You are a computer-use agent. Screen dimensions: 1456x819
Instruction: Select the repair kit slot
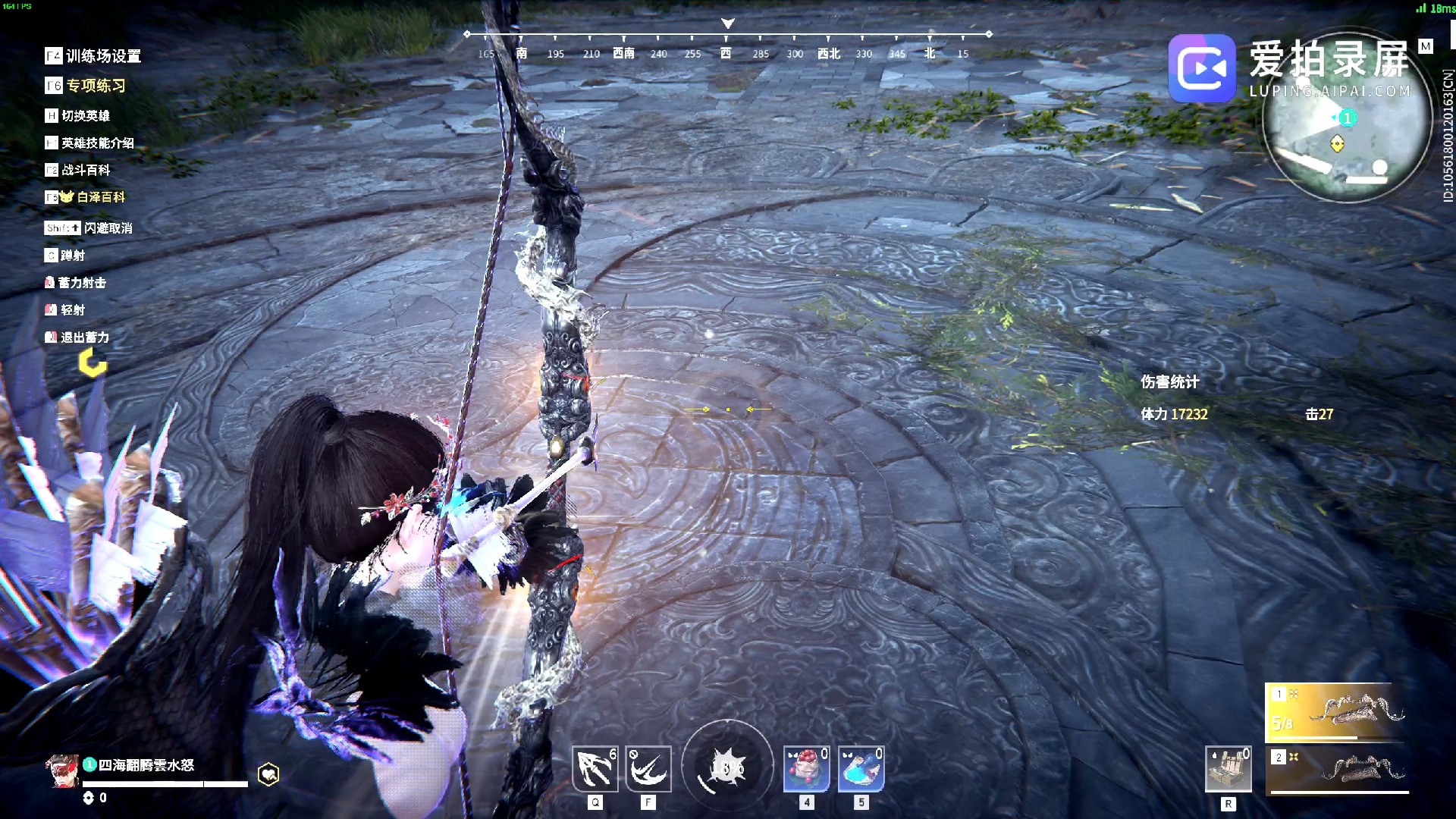[1228, 769]
